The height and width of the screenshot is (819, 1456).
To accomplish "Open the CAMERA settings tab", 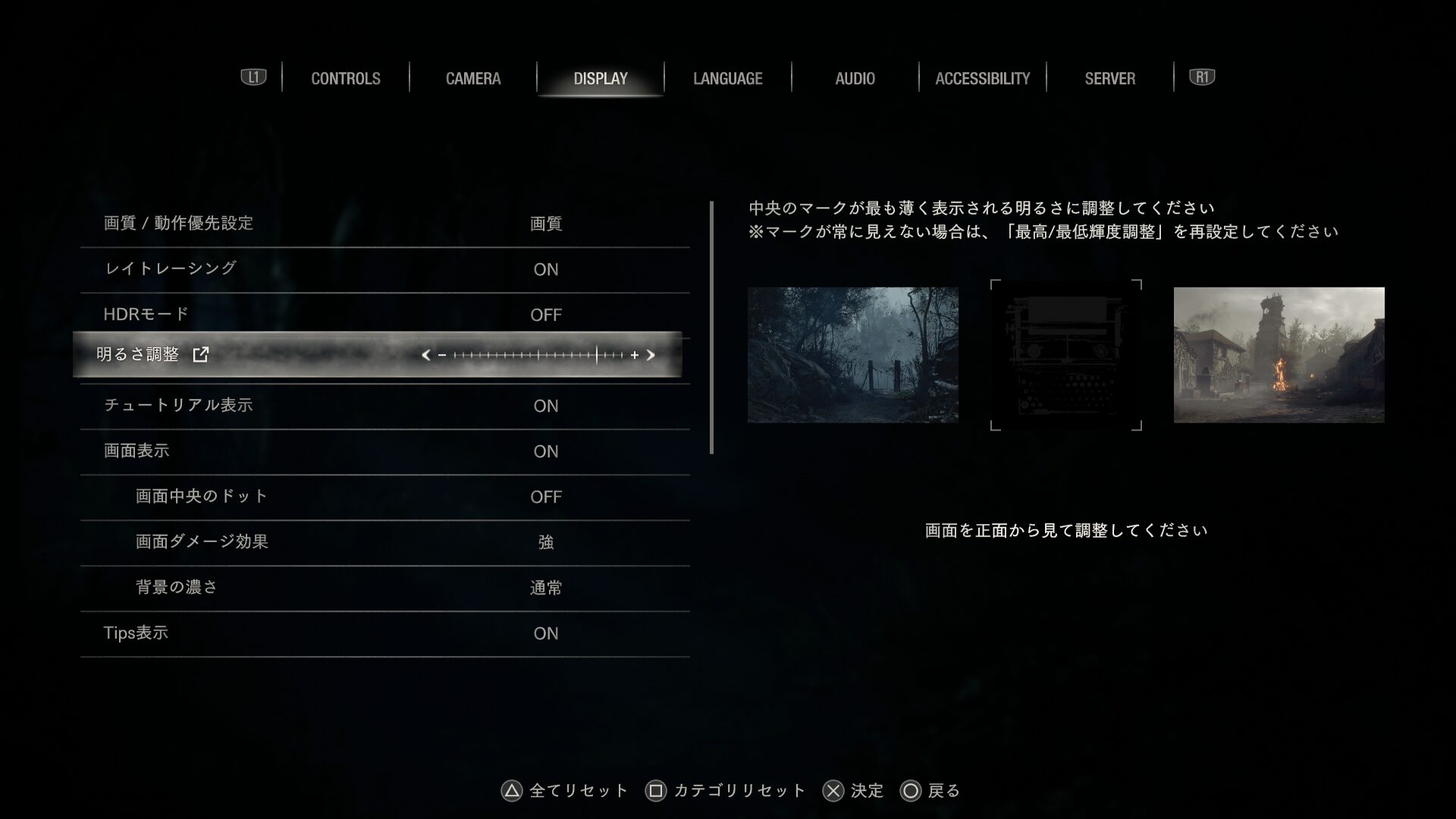I will (x=472, y=78).
